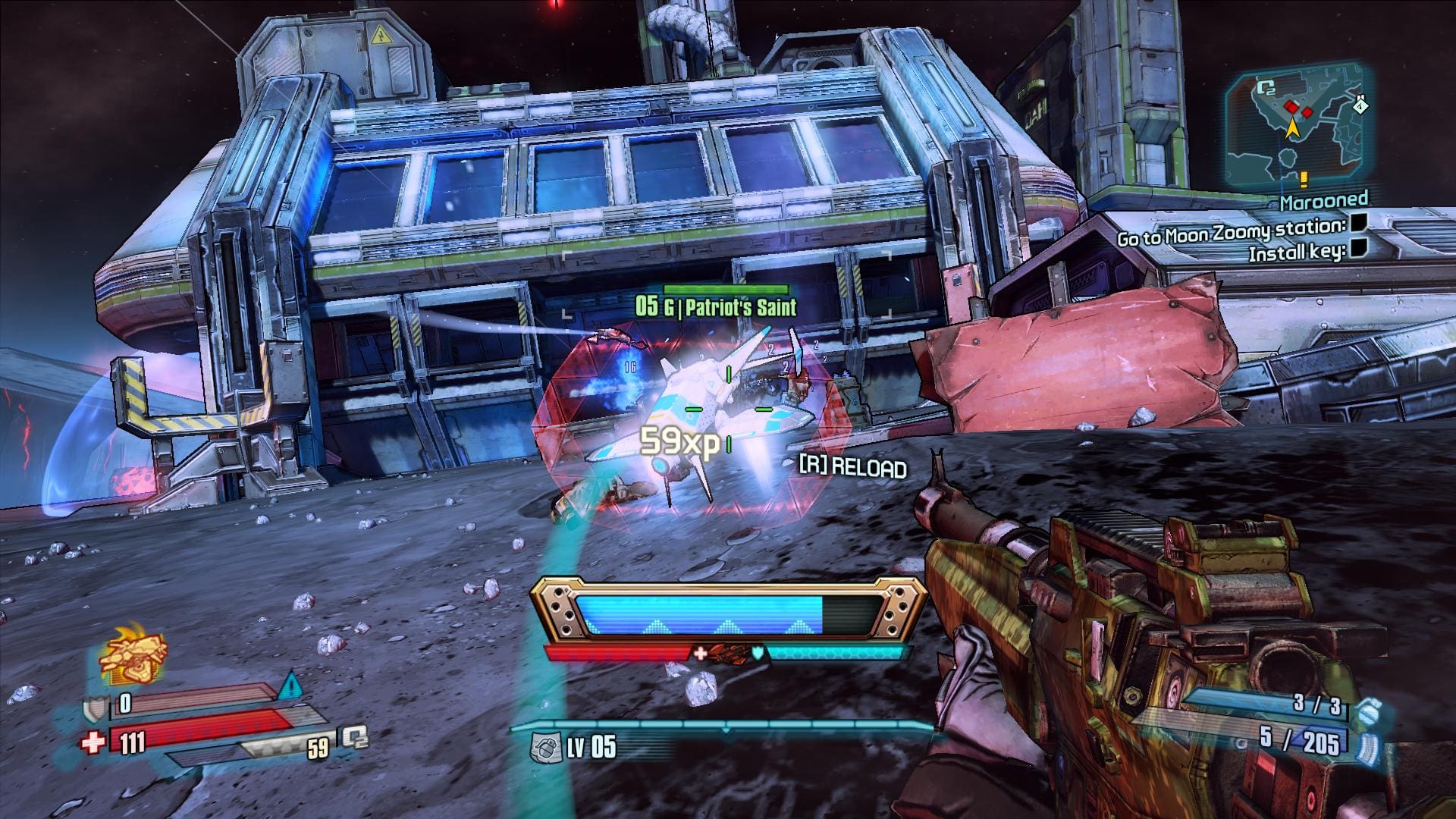
Task: Tick the Go to Moon Zoomy station checkbox
Action: pos(1359,223)
